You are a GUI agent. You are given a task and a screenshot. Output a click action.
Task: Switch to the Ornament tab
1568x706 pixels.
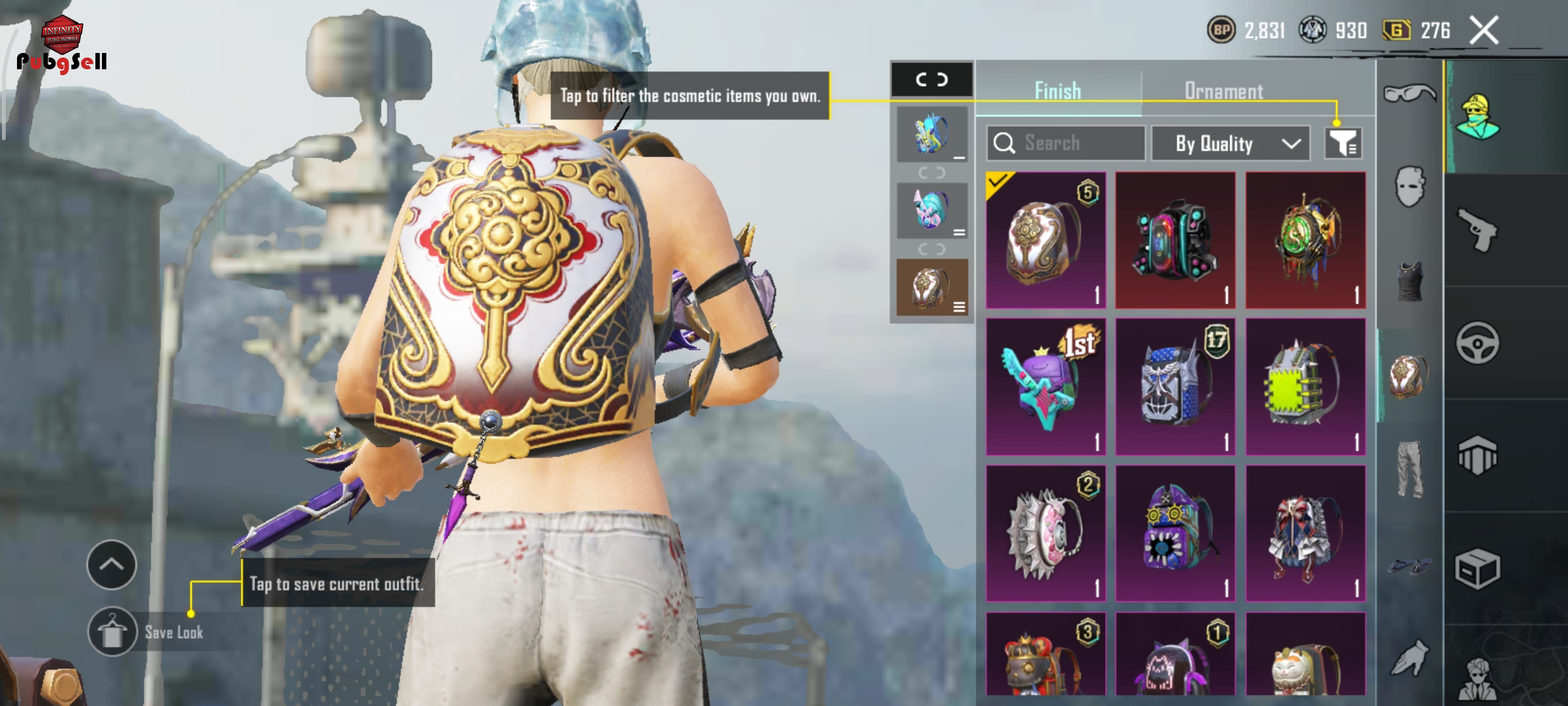pyautogui.click(x=1223, y=91)
